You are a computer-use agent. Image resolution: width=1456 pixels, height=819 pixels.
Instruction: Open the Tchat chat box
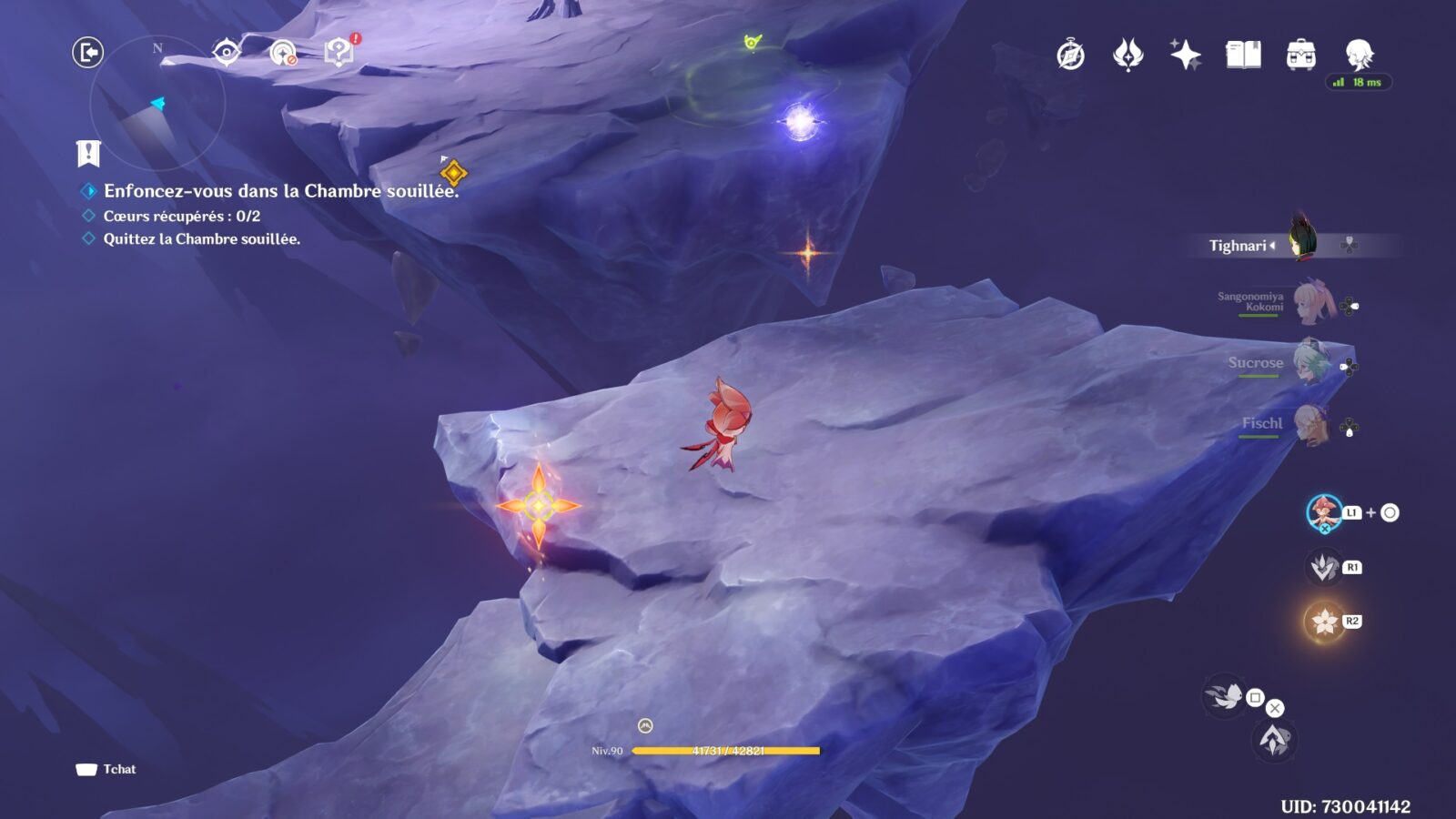(x=106, y=770)
